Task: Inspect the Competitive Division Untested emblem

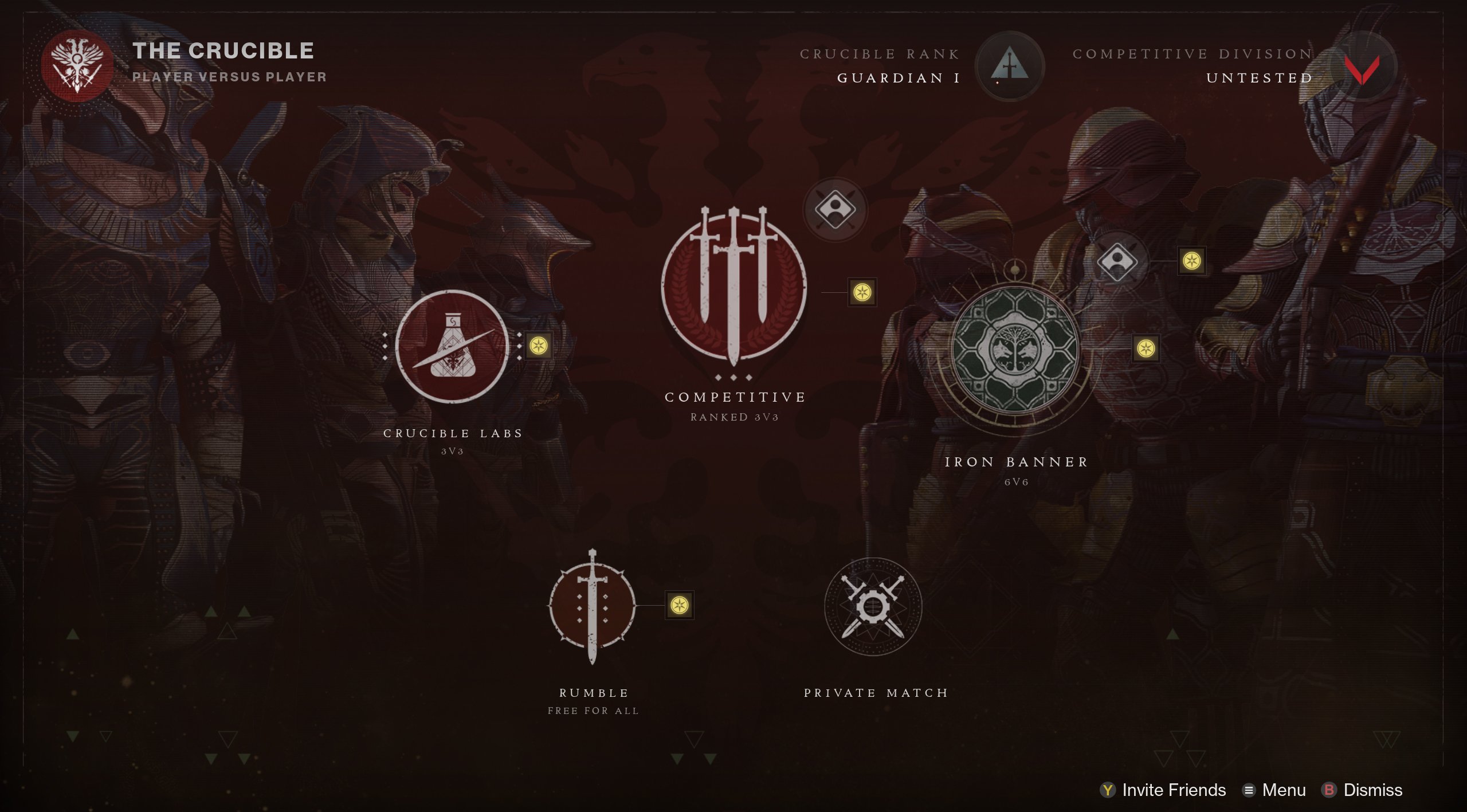Action: [1362, 67]
